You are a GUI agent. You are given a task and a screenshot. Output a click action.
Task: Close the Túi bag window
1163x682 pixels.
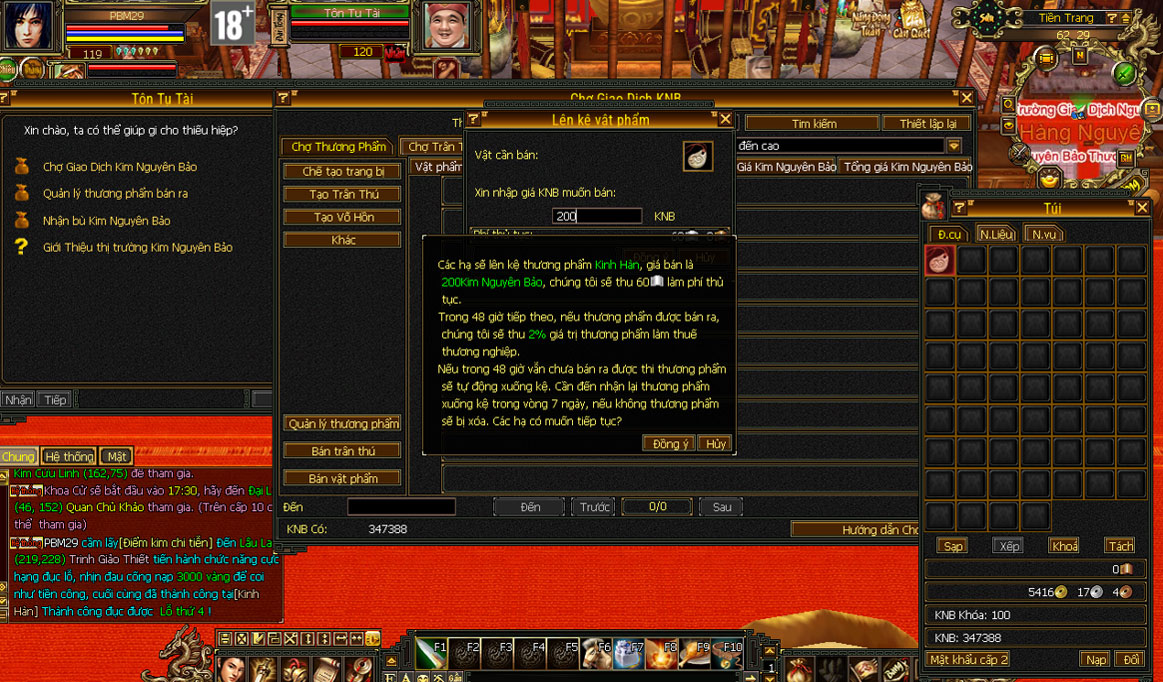coord(1142,208)
